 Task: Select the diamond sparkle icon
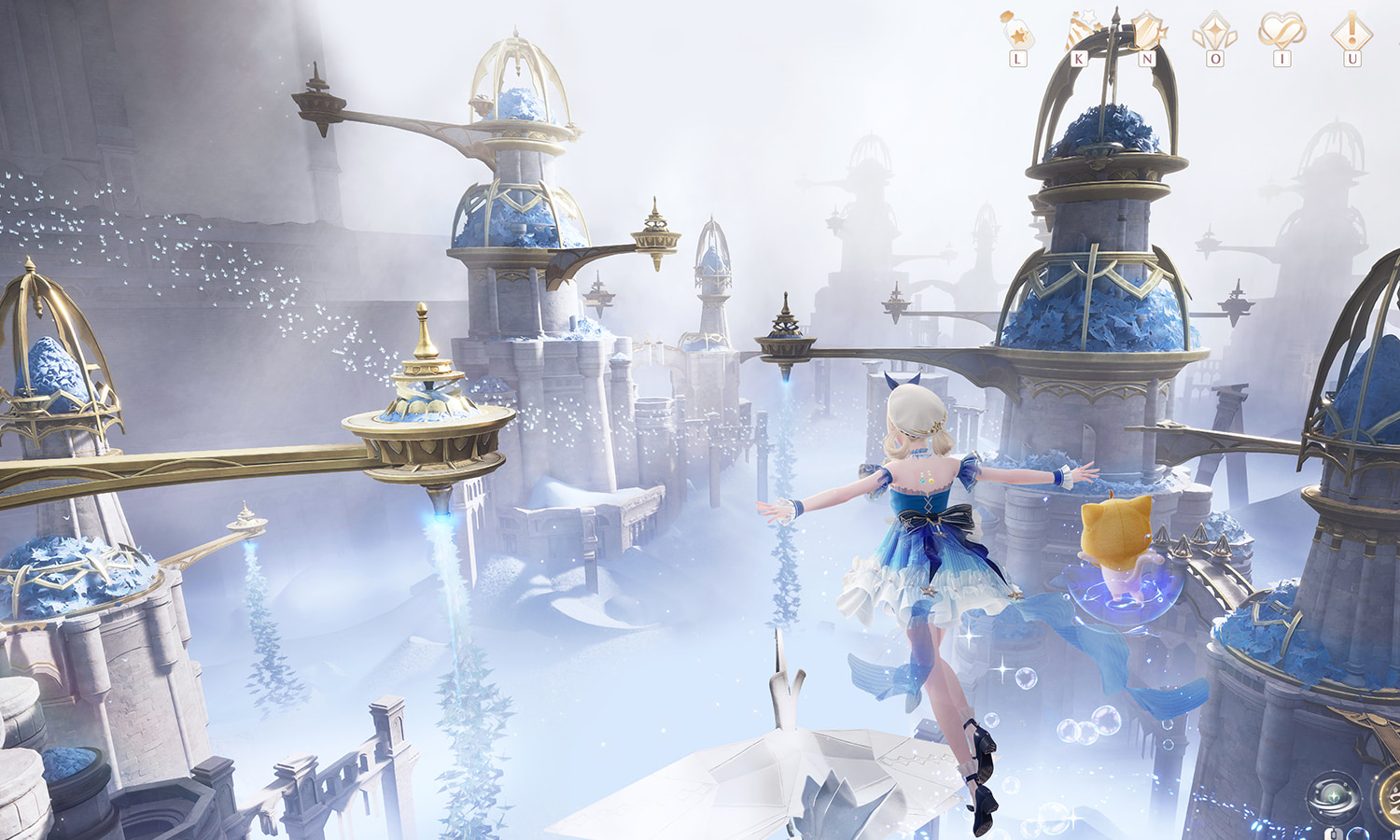tap(1214, 32)
